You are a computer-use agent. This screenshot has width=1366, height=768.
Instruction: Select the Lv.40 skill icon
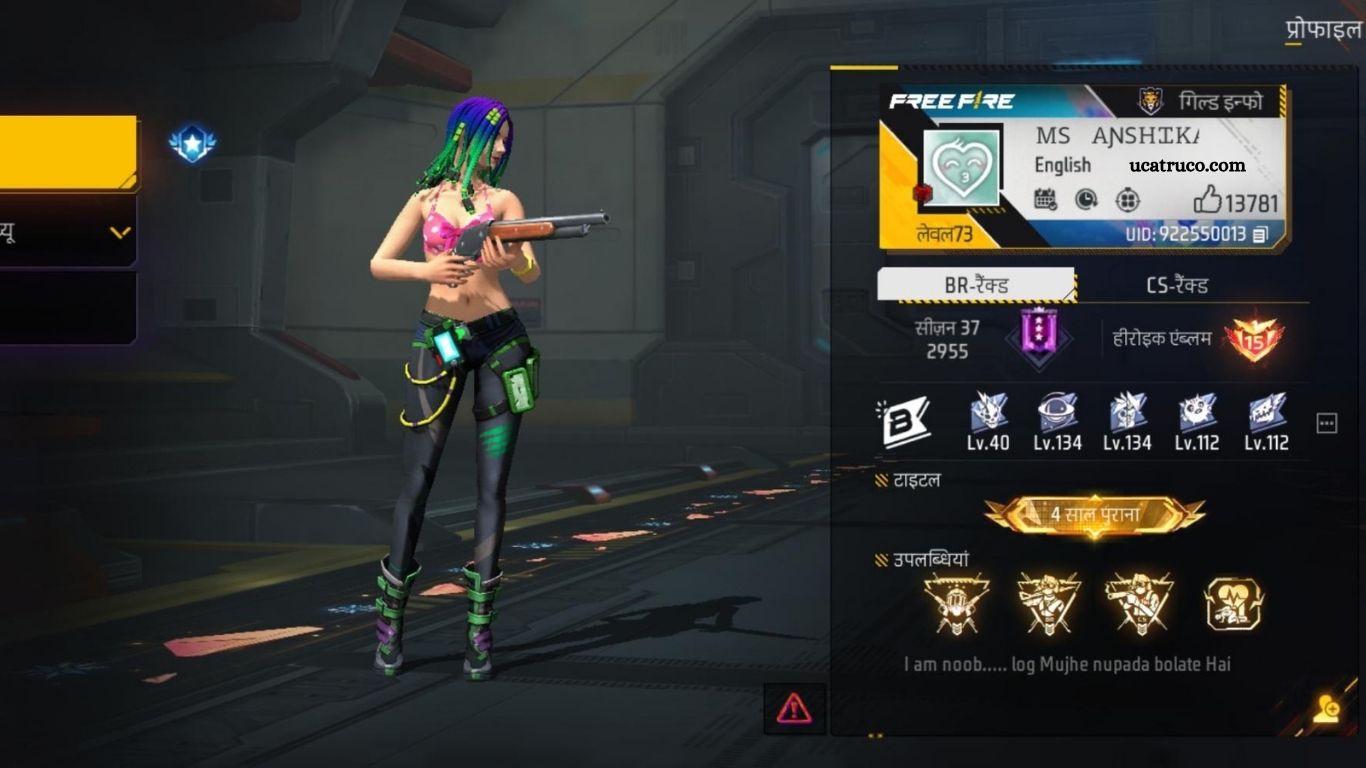click(988, 413)
